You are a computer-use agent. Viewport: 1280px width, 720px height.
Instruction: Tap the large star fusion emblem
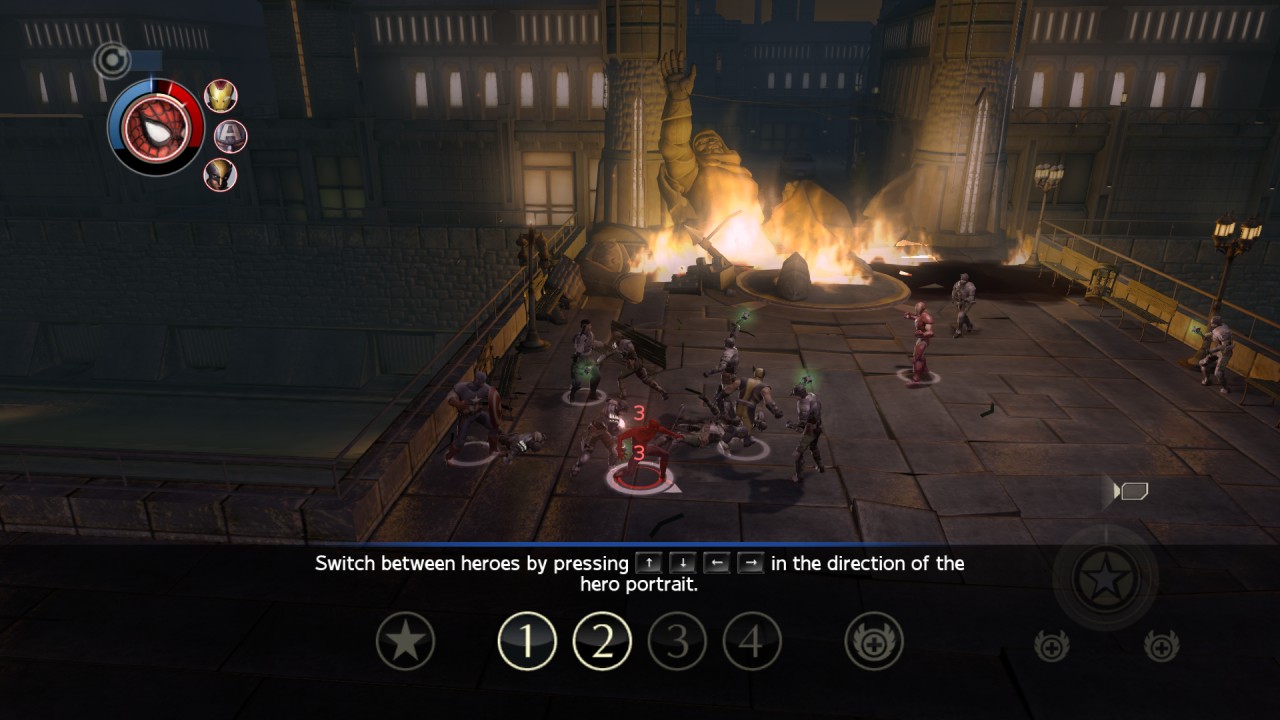pos(1105,578)
